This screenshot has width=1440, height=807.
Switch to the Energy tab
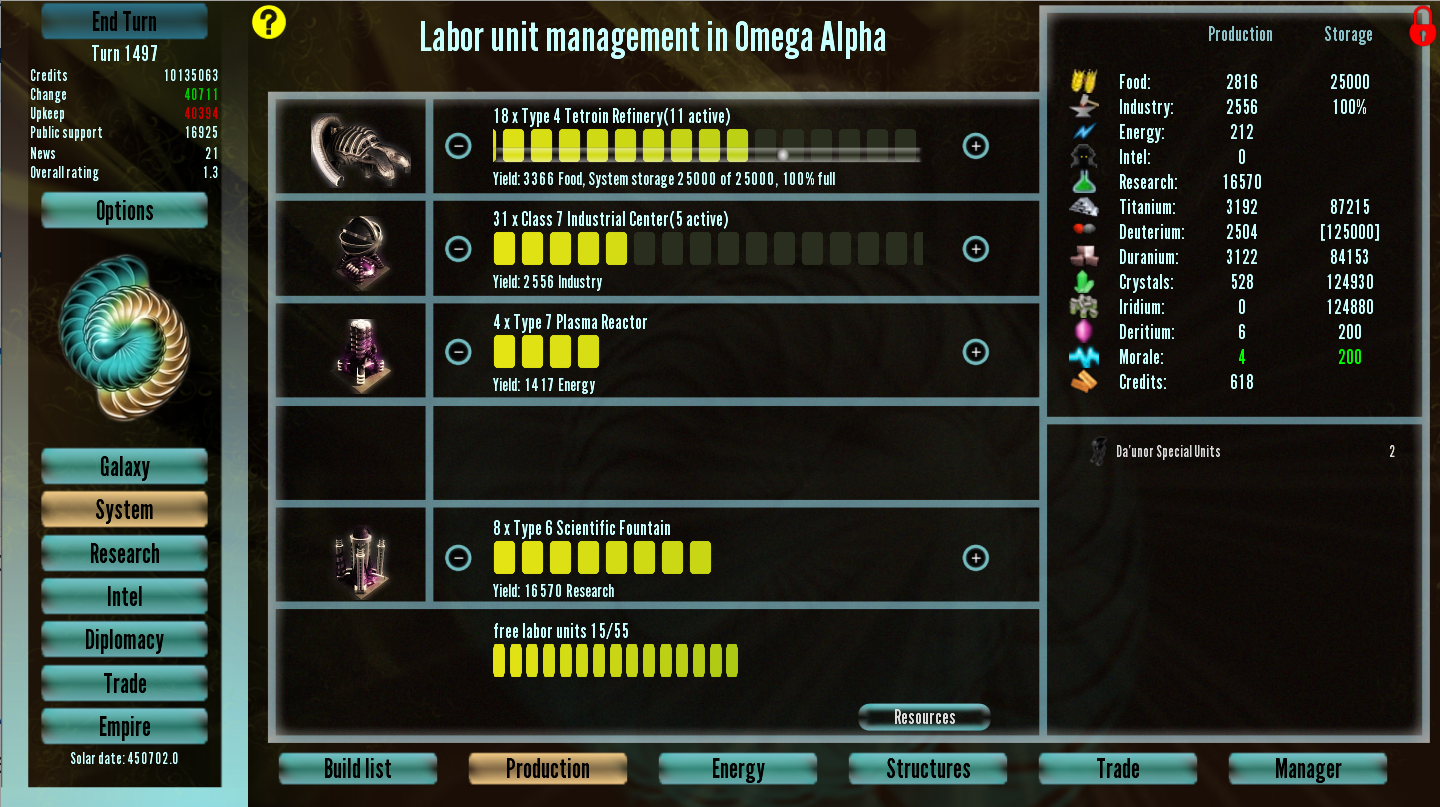738,769
